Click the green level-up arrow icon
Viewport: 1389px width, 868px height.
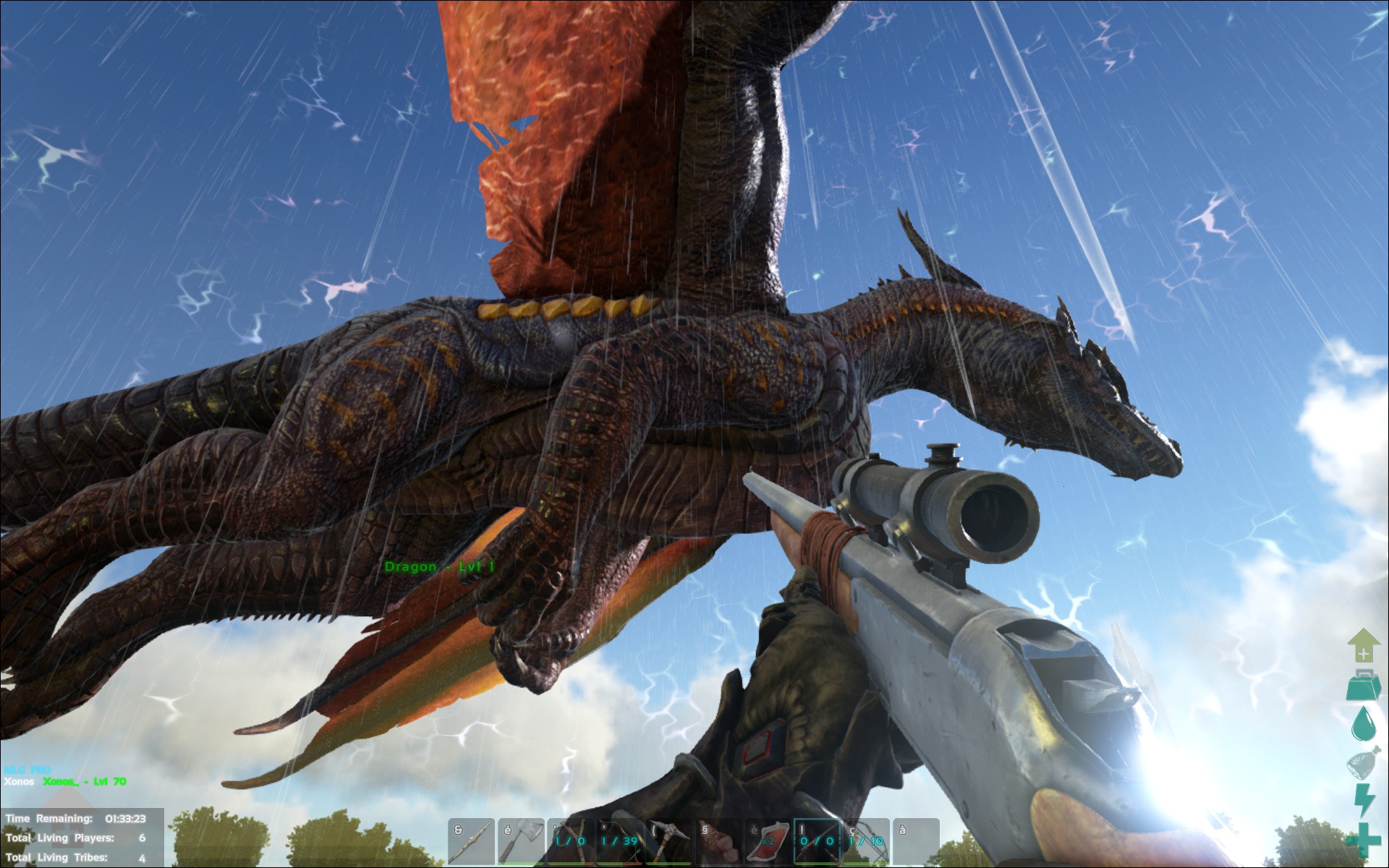point(1364,644)
